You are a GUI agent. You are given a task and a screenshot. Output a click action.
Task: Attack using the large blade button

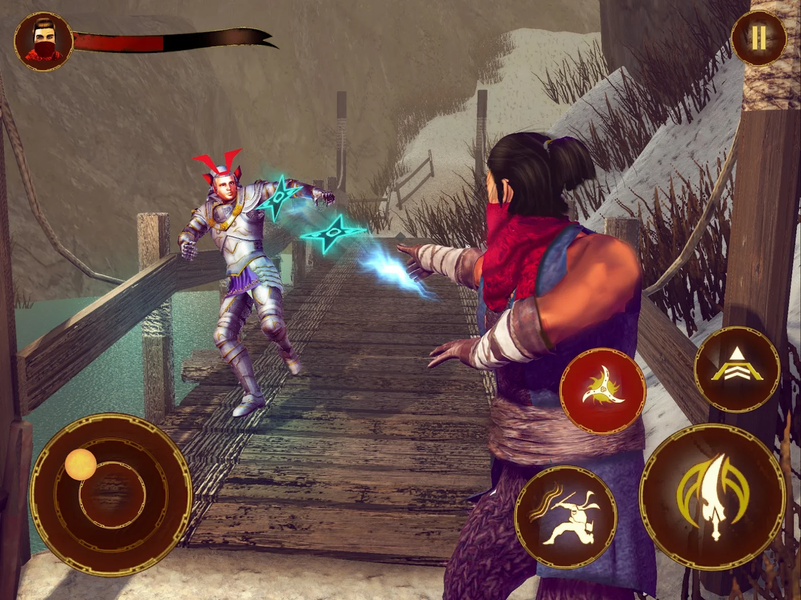pos(712,495)
